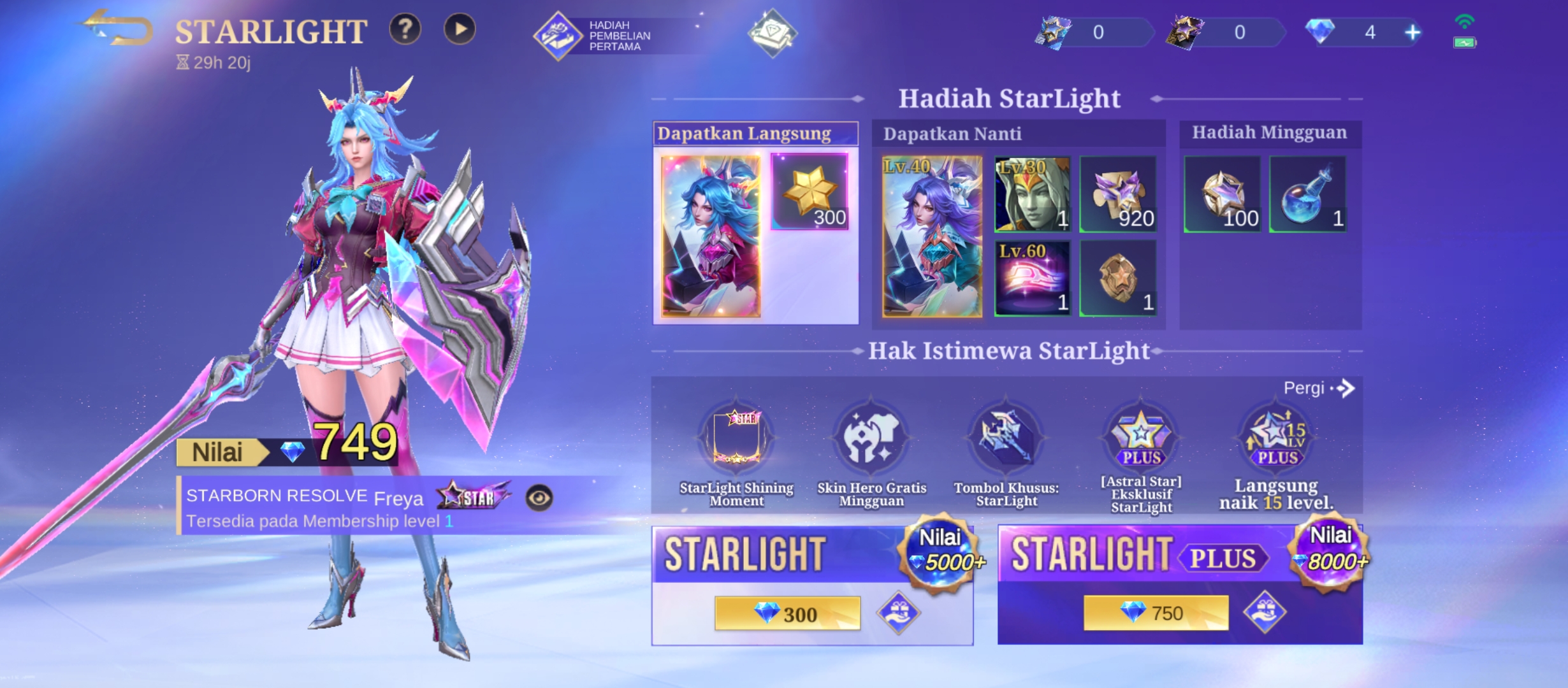1568x688 pixels.
Task: Open the gift icon beside the 300 diamond price
Action: tap(898, 613)
